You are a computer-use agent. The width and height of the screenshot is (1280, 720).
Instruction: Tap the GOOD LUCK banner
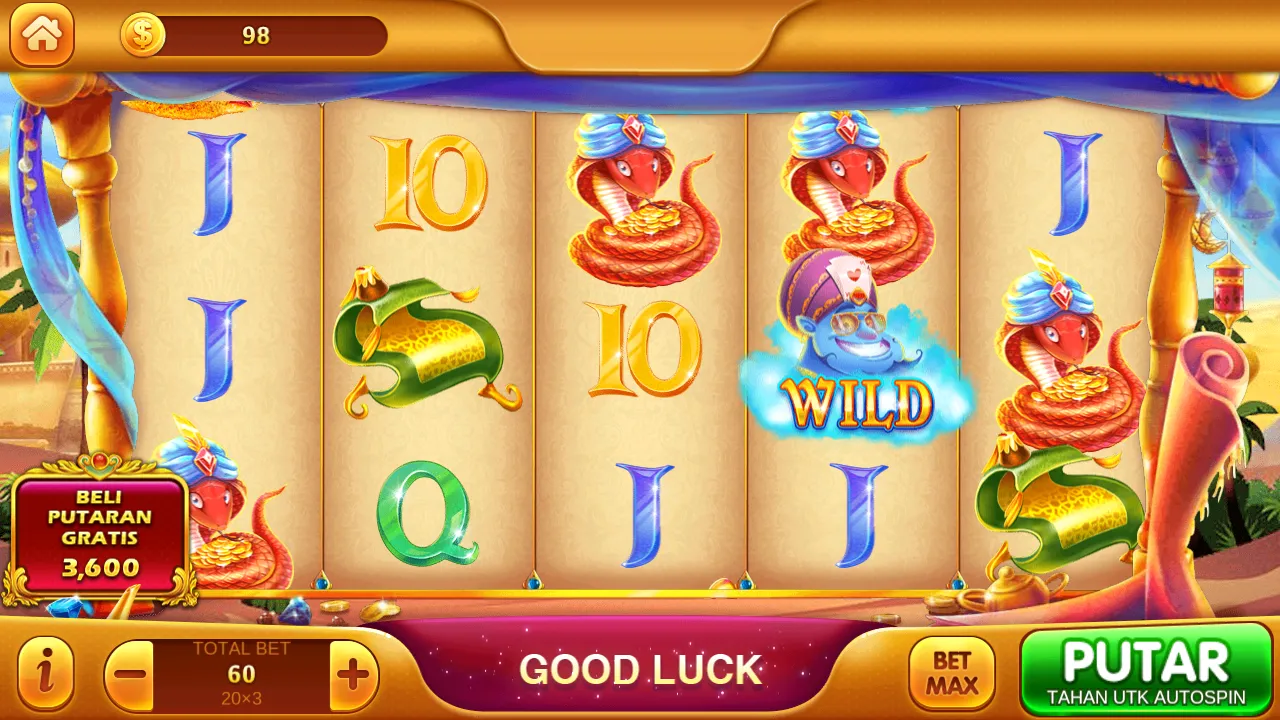click(x=643, y=668)
